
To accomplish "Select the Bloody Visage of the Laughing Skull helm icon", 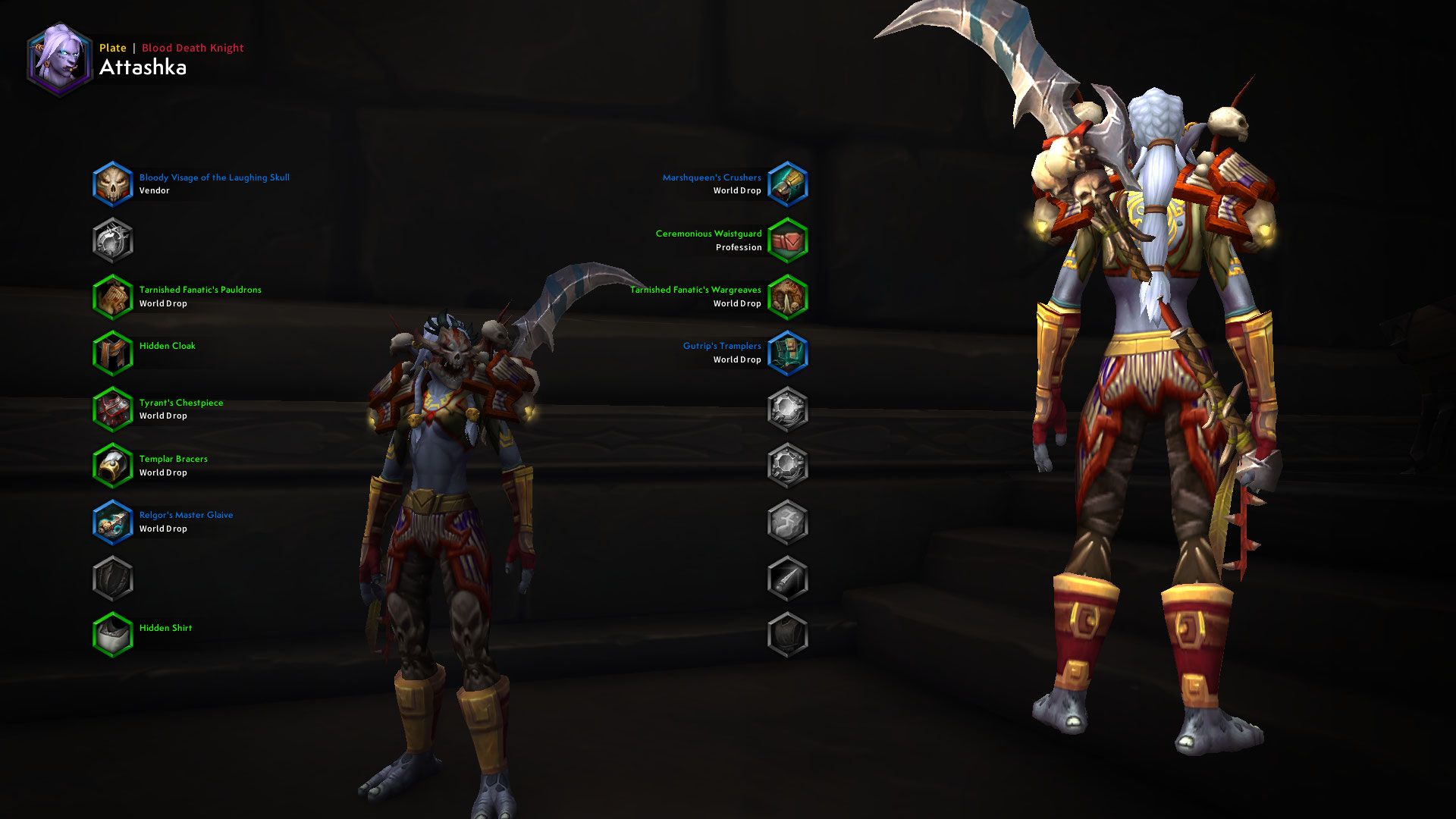I will [x=112, y=184].
